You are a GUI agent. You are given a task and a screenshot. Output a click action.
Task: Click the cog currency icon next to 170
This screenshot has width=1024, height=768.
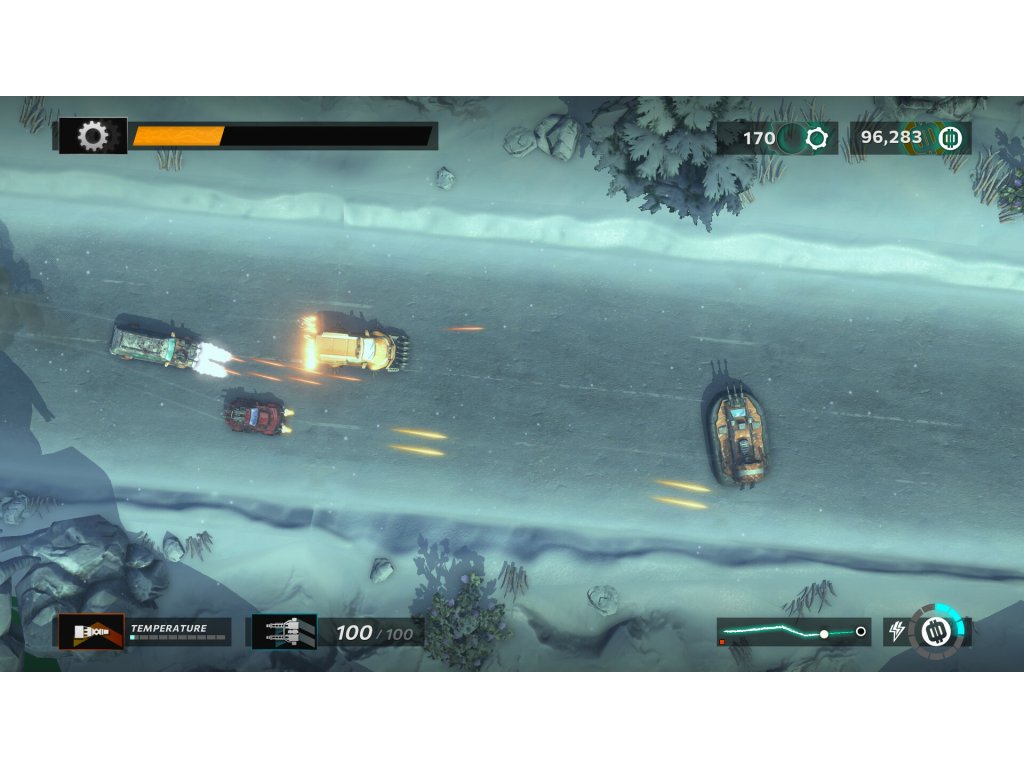[817, 138]
